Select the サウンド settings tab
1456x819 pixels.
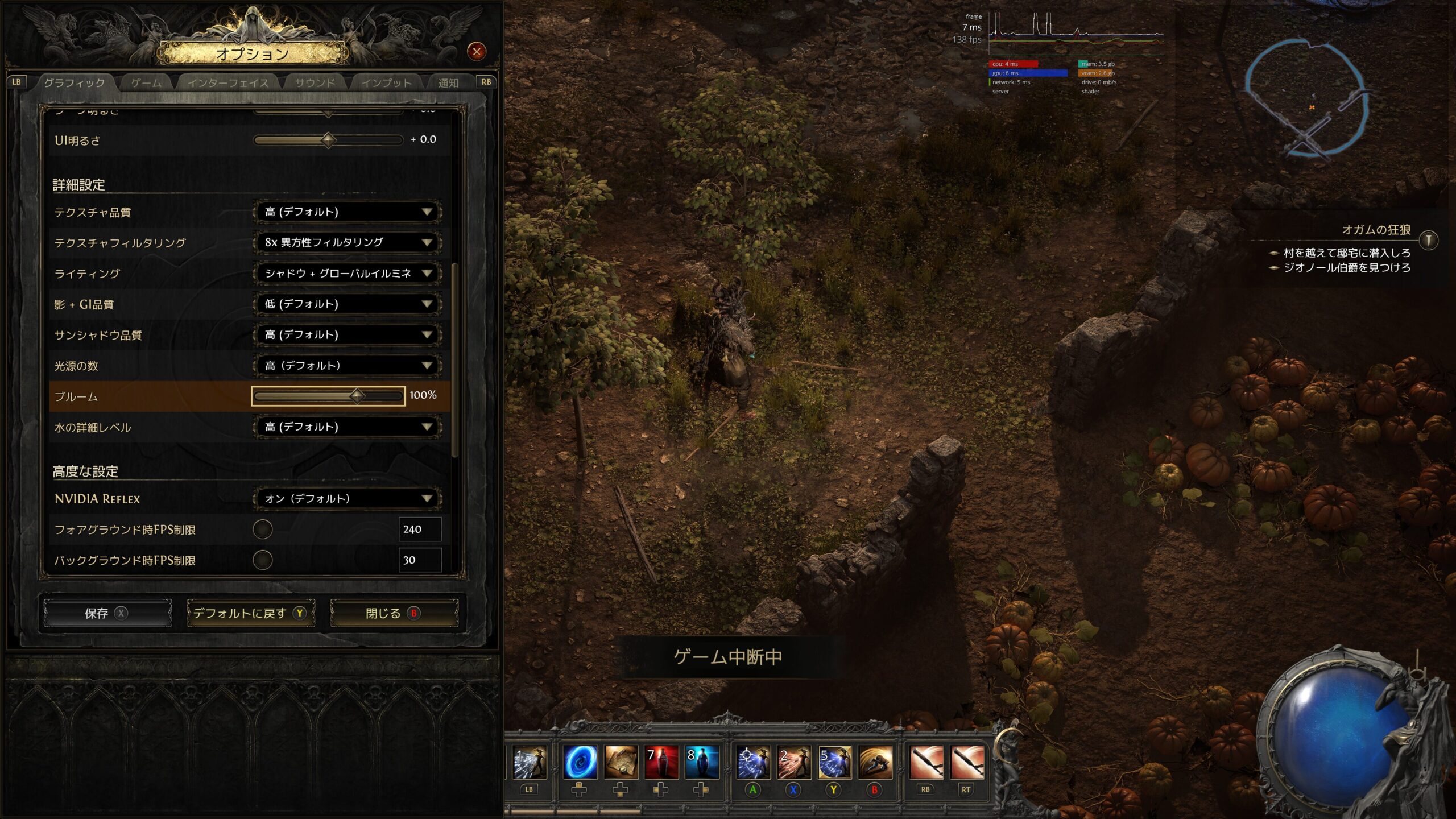click(315, 83)
